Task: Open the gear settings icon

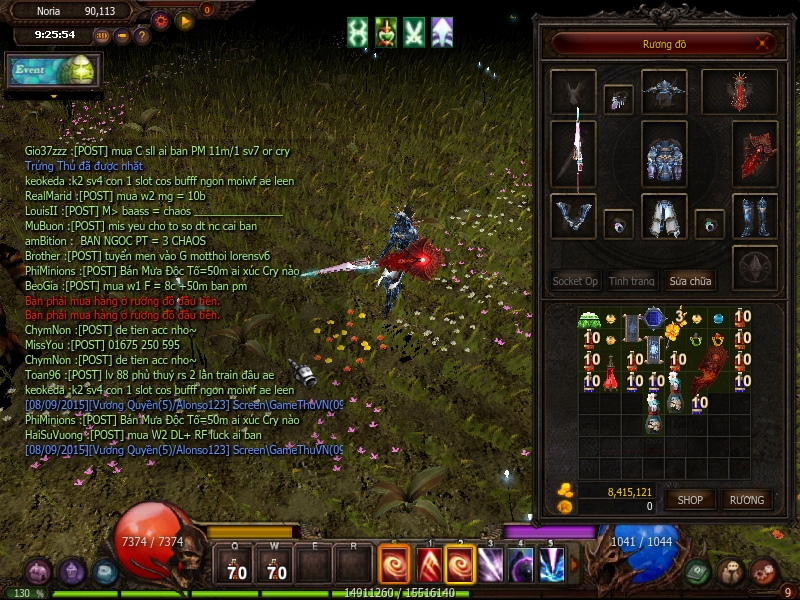Action: coord(161,20)
